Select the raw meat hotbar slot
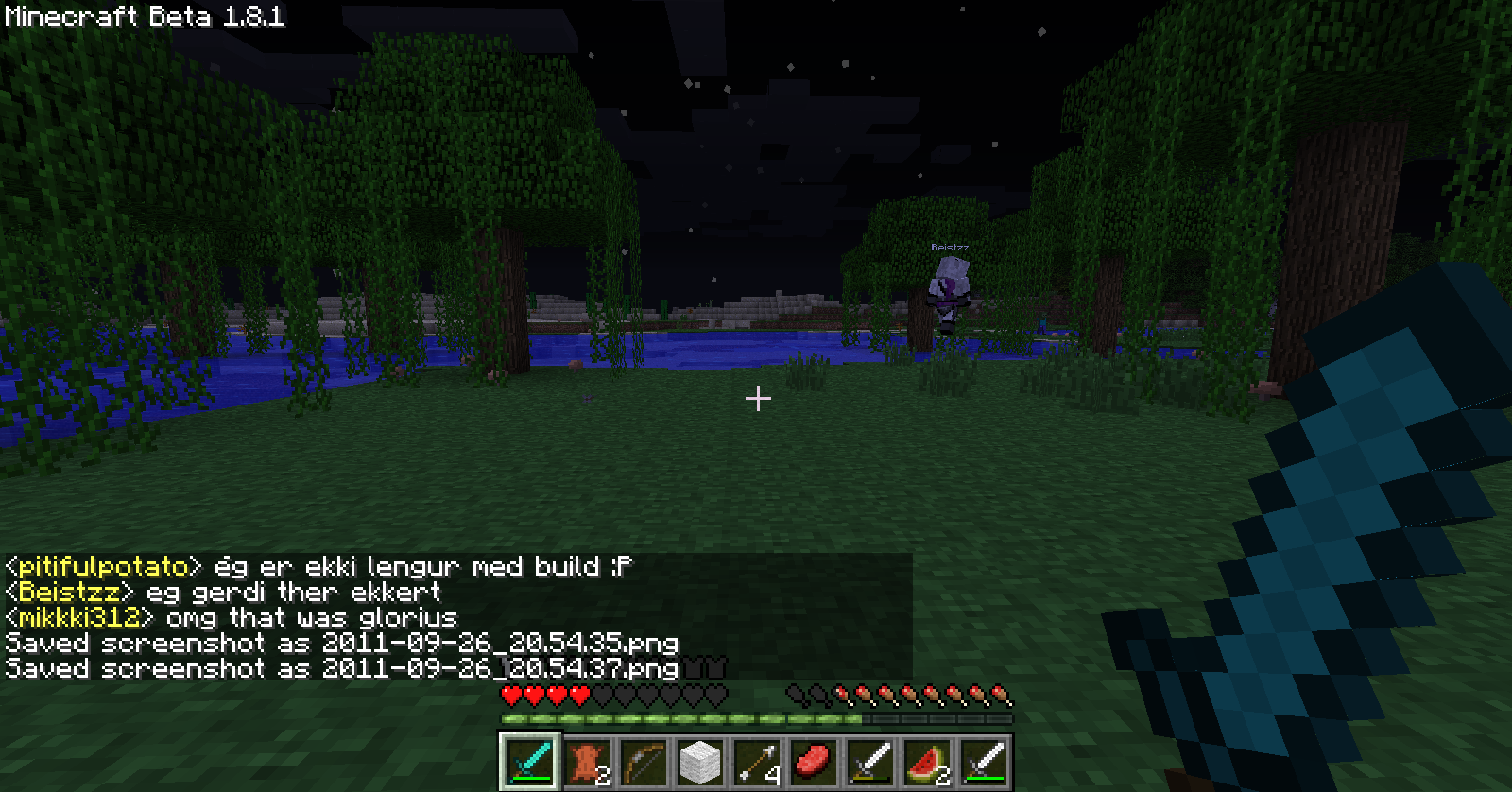 (x=814, y=761)
